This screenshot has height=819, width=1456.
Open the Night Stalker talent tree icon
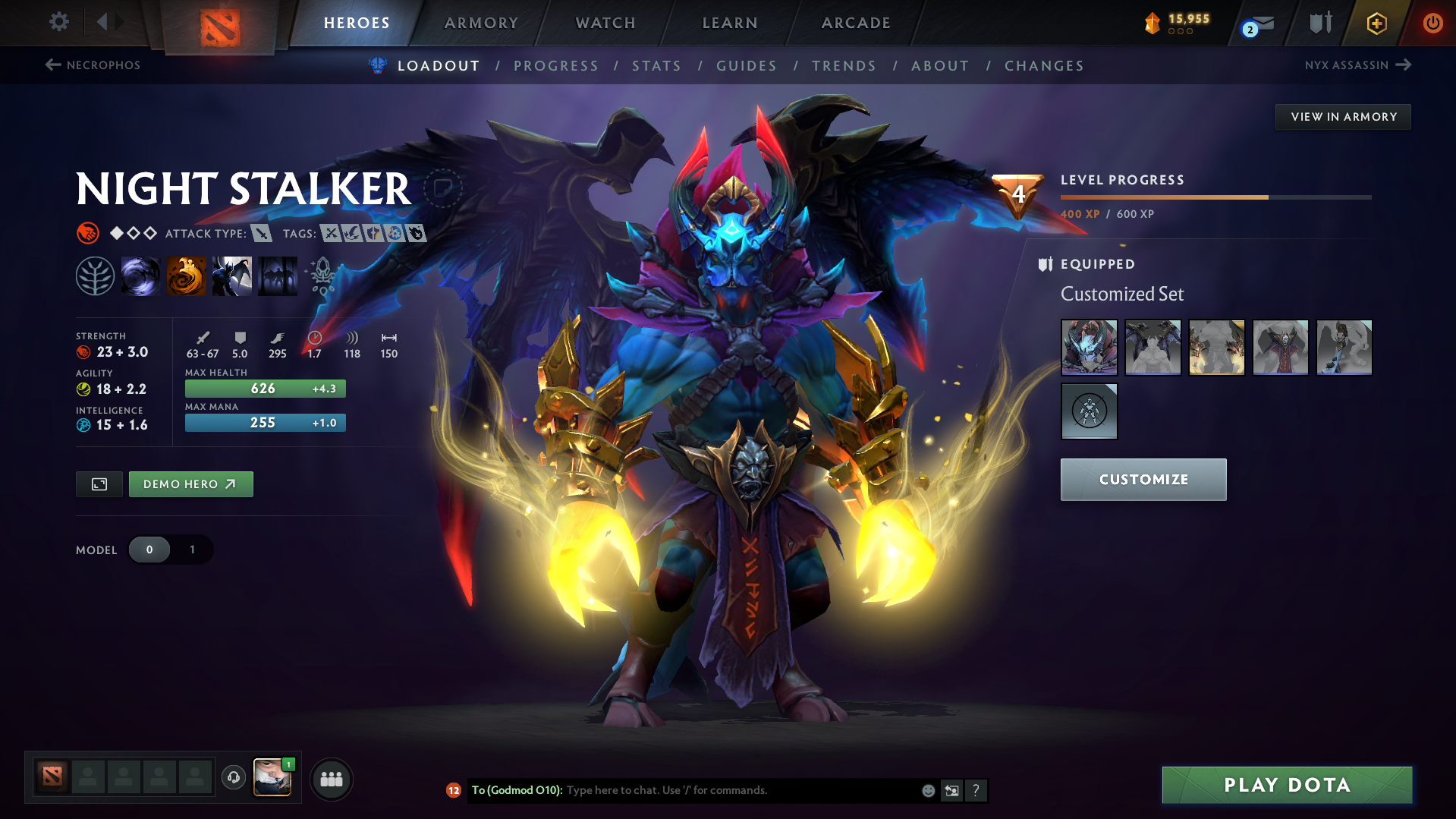point(96,276)
